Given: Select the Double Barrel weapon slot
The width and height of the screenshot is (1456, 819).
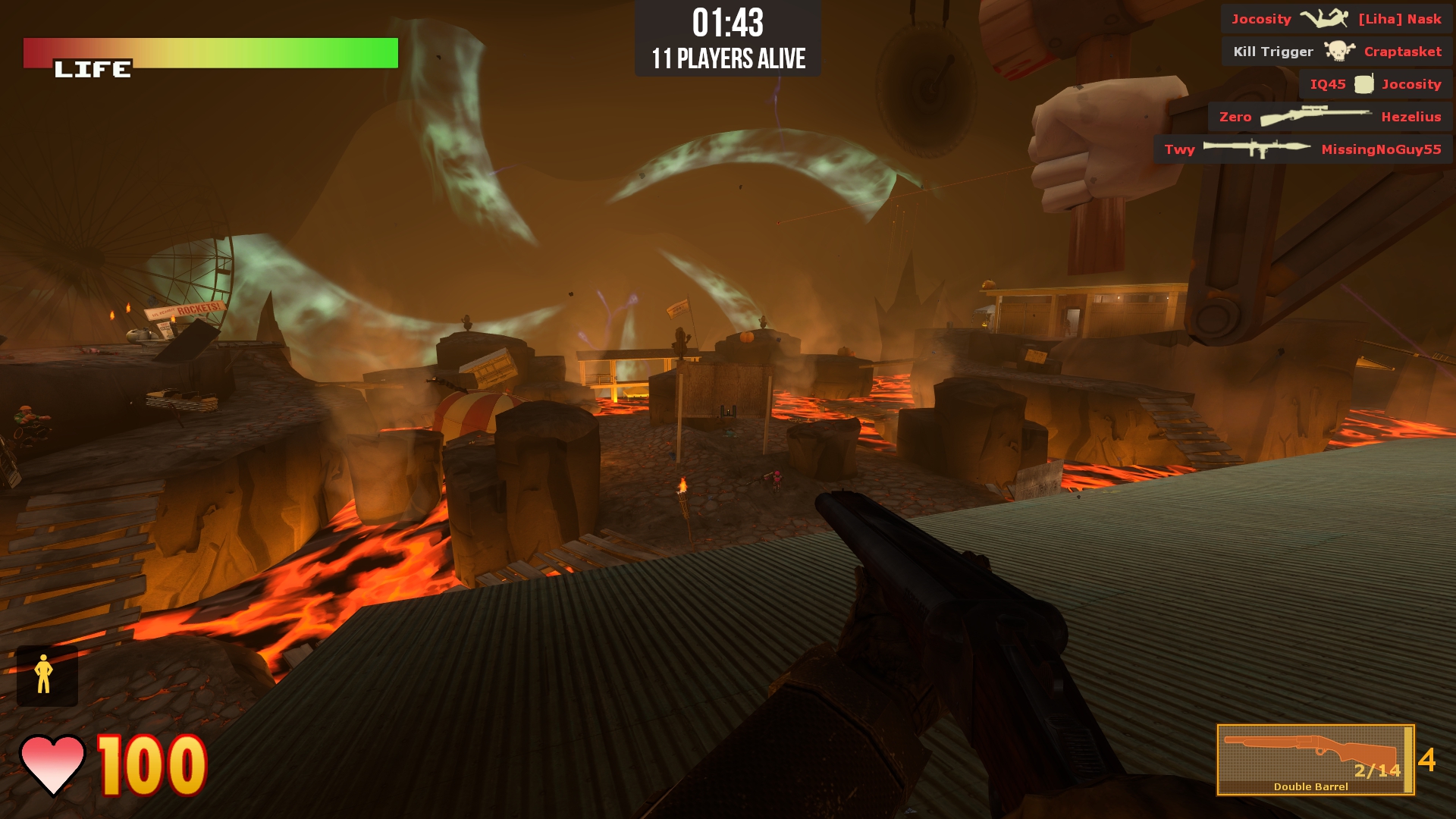Looking at the screenshot, I should [1314, 759].
